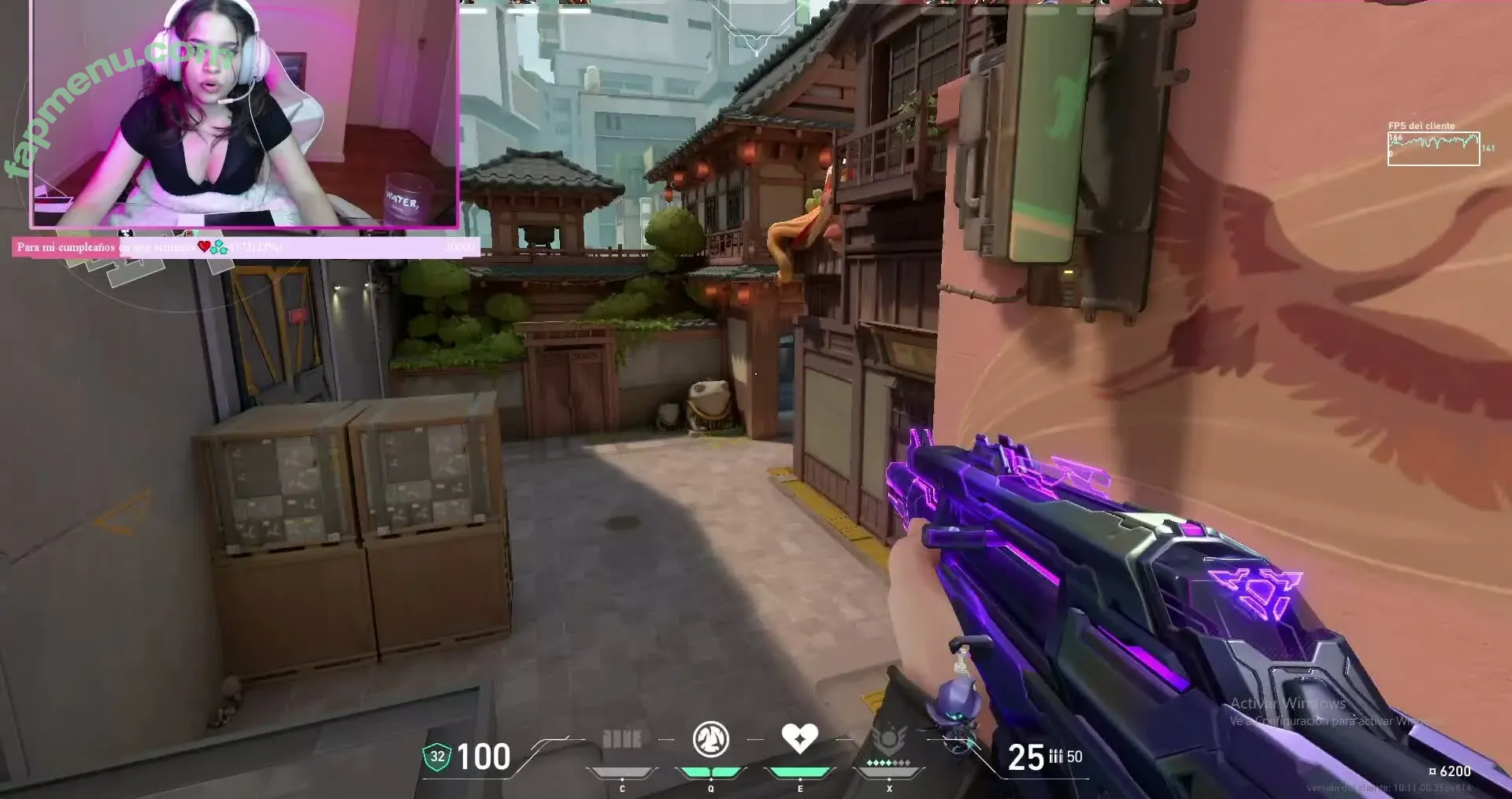Activate the circular Slow Orb ability icon

click(x=710, y=739)
